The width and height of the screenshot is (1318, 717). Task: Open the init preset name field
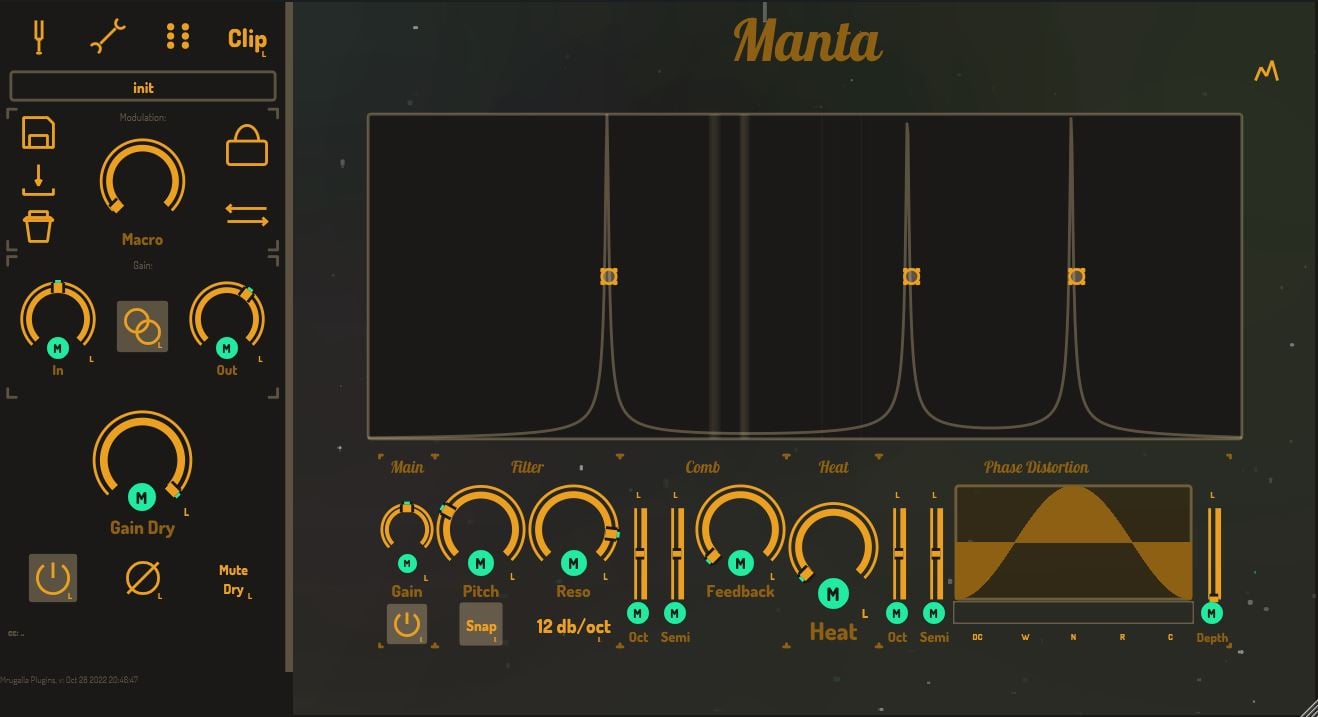pyautogui.click(x=143, y=87)
